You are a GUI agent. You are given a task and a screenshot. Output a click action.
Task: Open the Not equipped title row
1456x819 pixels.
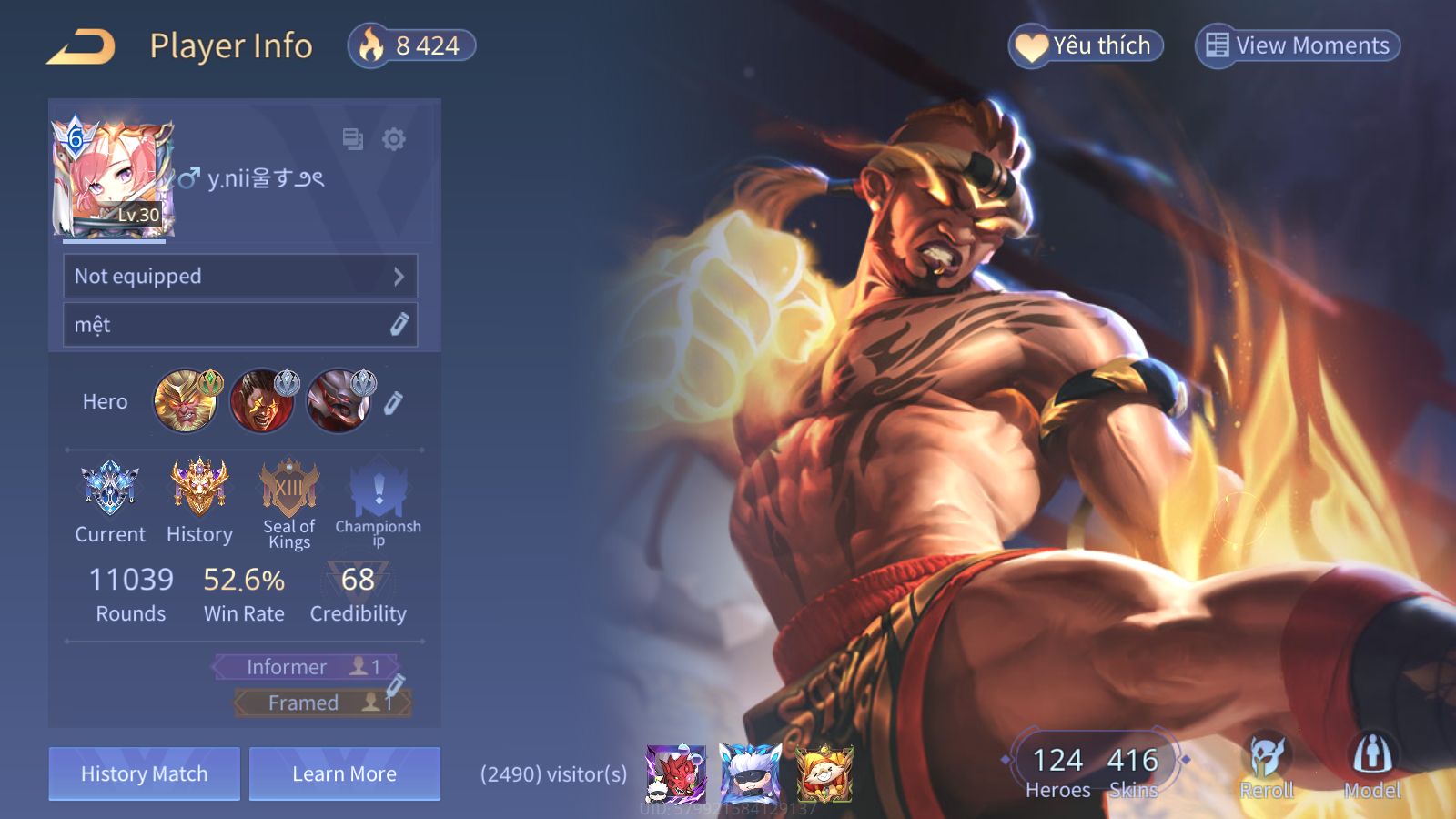[x=240, y=276]
